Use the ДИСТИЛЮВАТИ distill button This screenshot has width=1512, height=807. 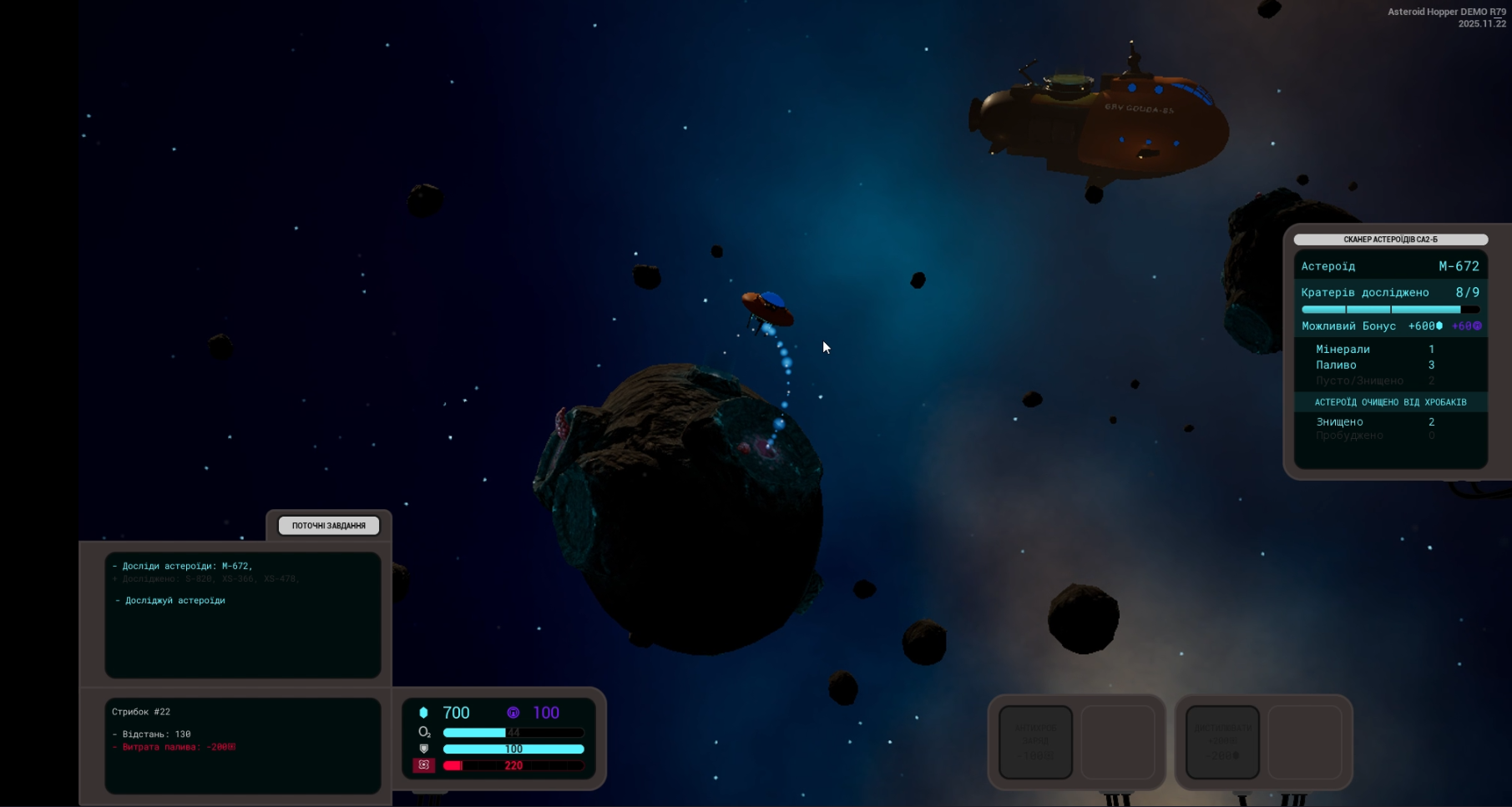point(1222,742)
